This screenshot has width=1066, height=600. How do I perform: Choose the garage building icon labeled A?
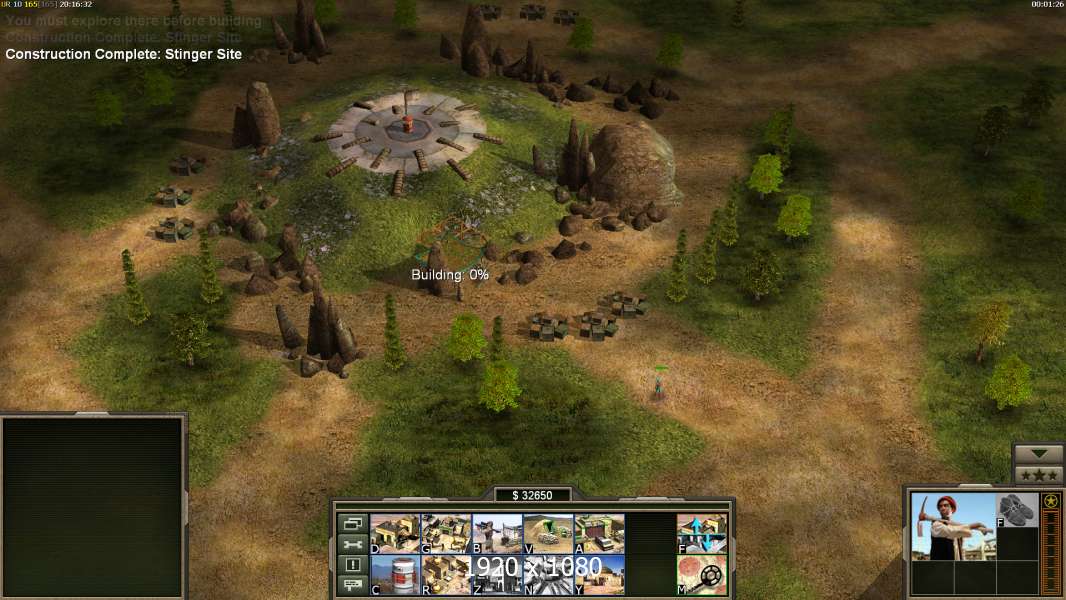pos(599,534)
